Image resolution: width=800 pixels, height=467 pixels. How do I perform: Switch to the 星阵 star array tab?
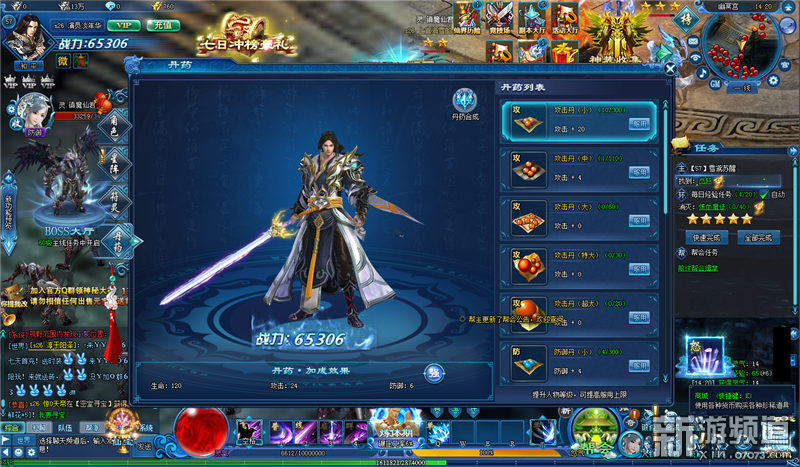[115, 162]
